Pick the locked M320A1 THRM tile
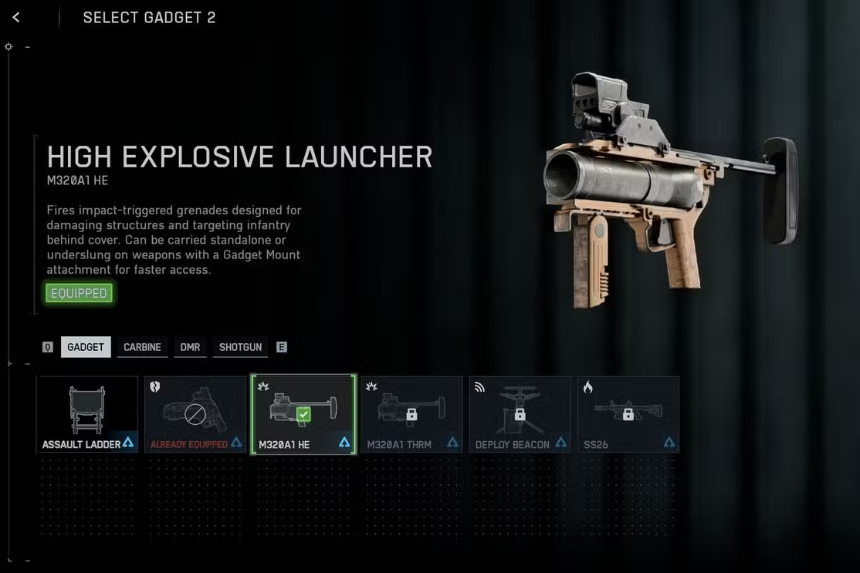The width and height of the screenshot is (860, 573). [x=411, y=414]
